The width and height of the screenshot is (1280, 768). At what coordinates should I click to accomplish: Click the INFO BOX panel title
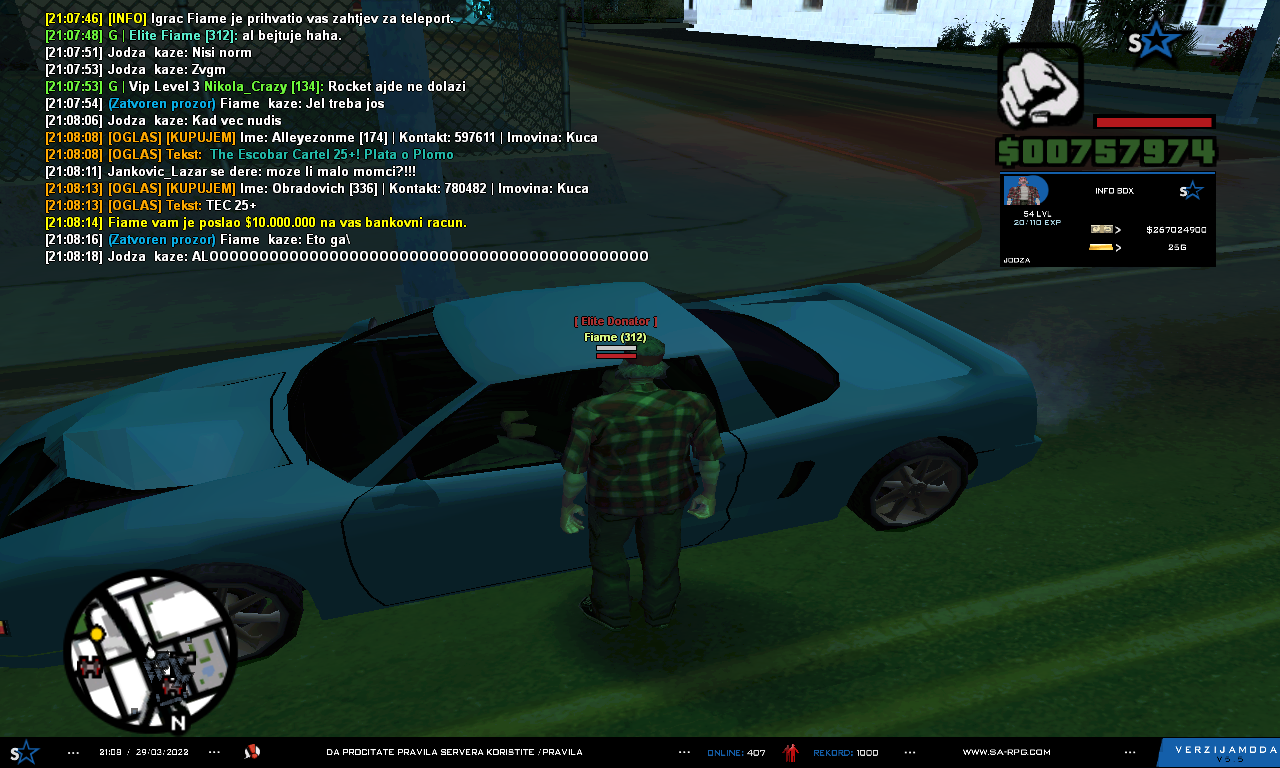[x=1114, y=191]
